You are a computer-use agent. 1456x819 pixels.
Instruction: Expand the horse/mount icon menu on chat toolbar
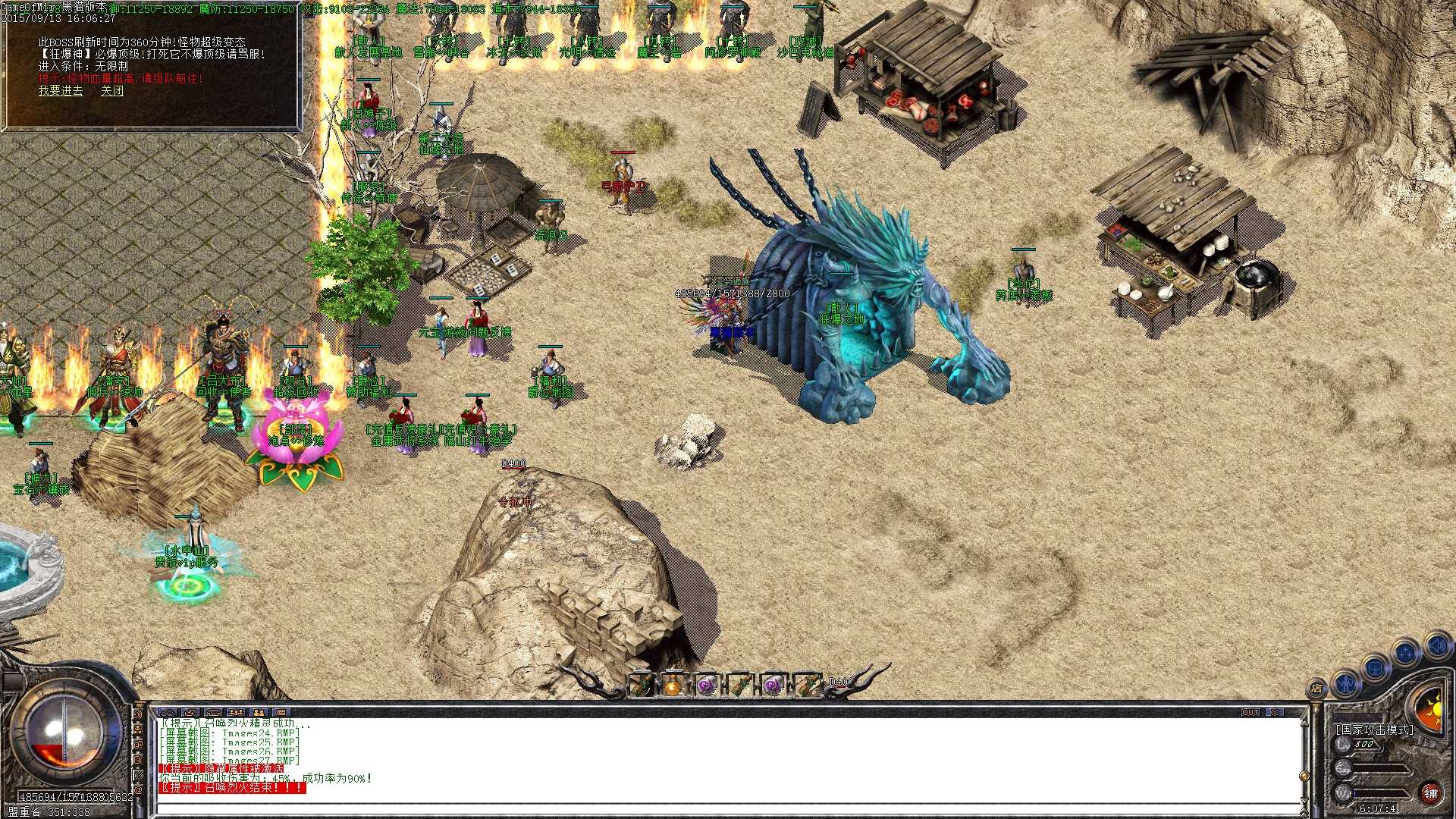coord(214,713)
